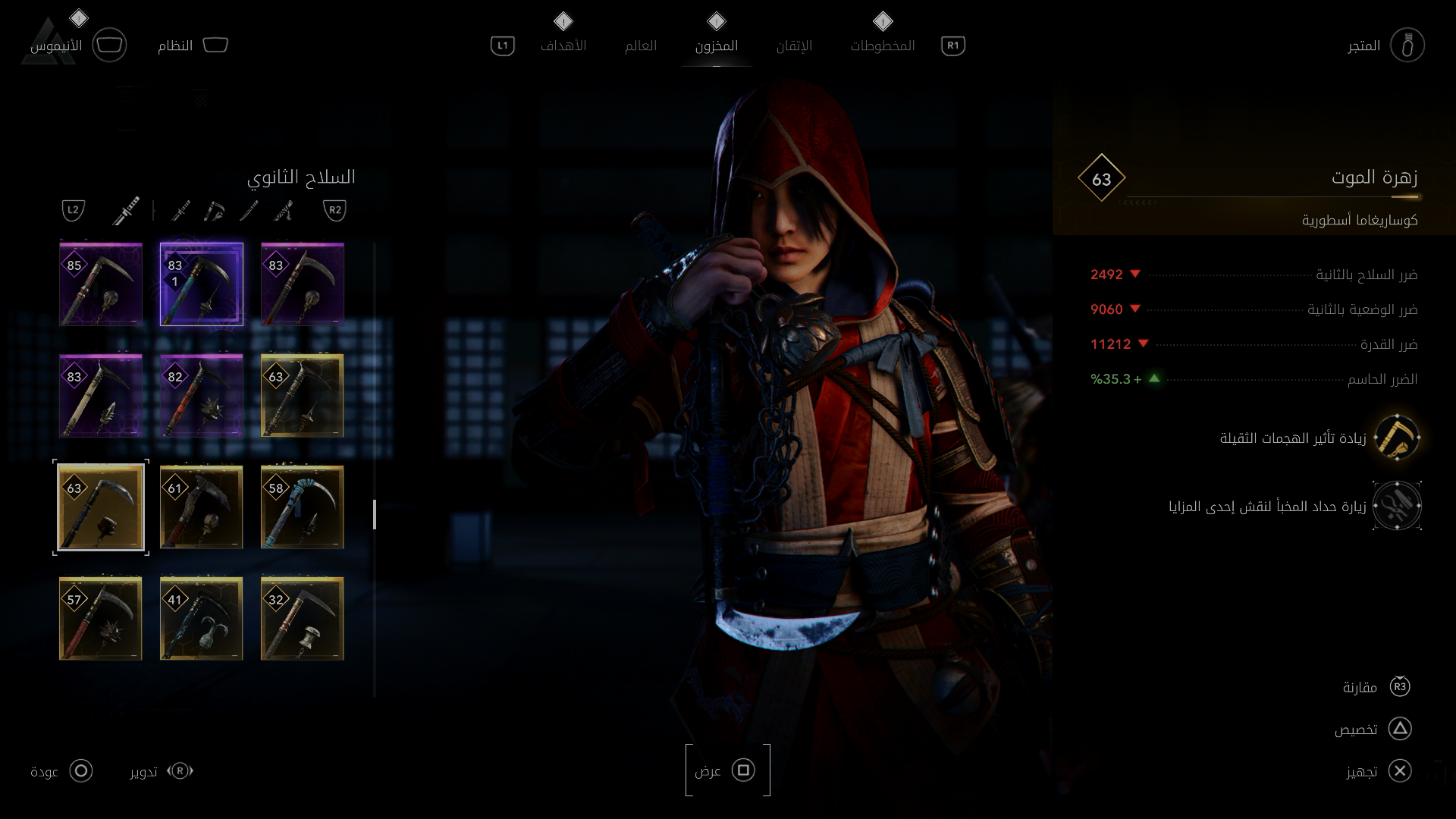The height and width of the screenshot is (819, 1456).
Task: Filter weapons by the tanto dagger icon
Action: [249, 211]
